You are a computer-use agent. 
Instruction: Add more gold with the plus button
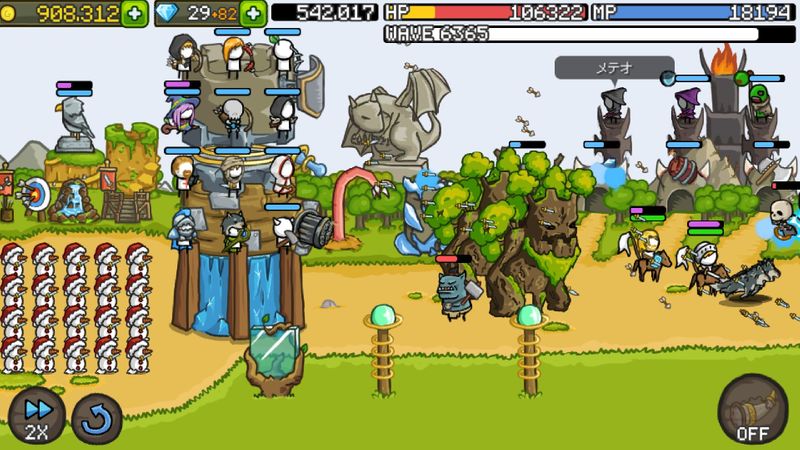[134, 13]
